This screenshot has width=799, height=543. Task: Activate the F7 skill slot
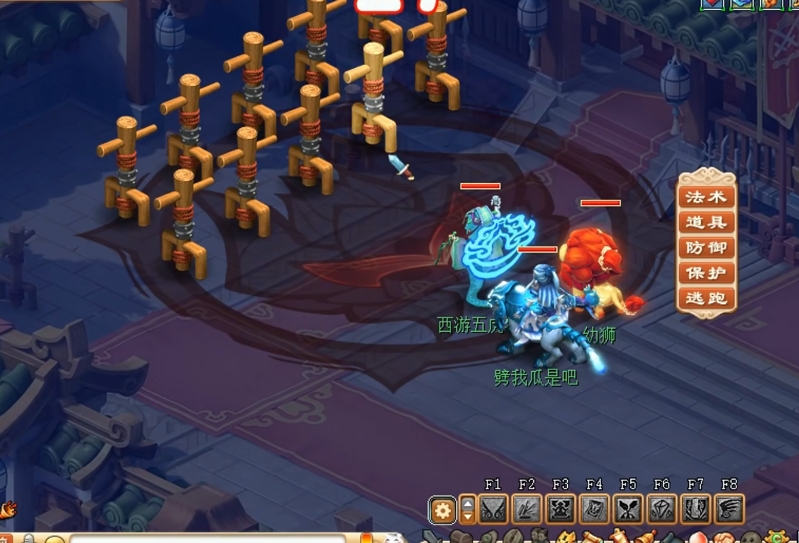(696, 510)
